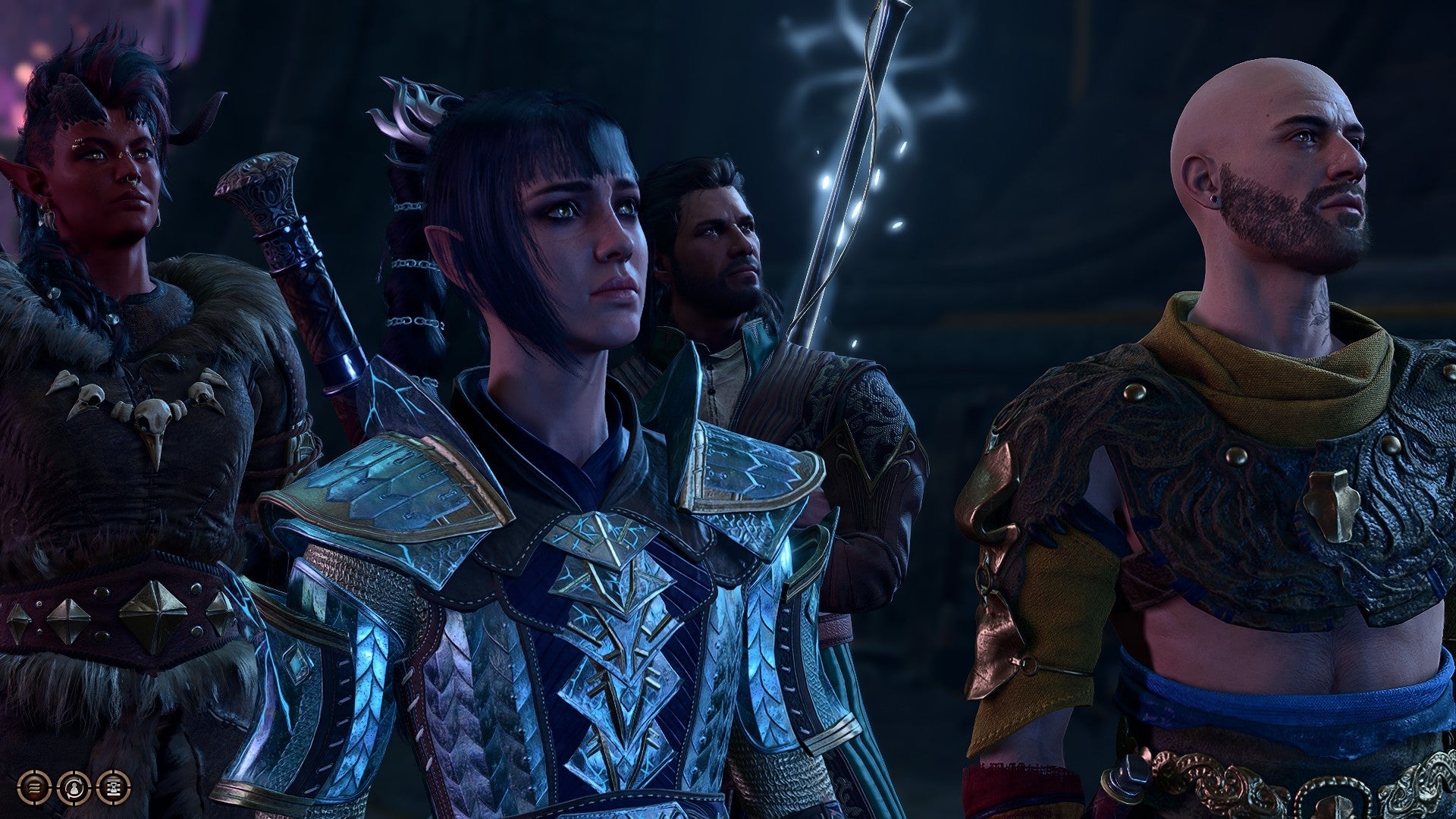Select the hamburger lines icon in bottom-left
This screenshot has height=819, width=1456.
point(34,787)
